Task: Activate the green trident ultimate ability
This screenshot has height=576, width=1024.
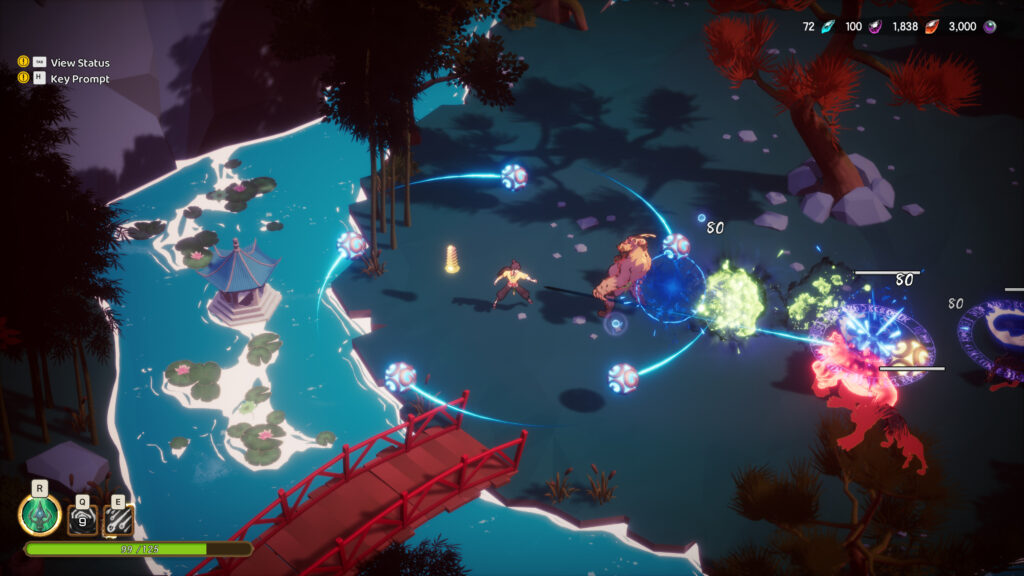Action: coord(39,515)
